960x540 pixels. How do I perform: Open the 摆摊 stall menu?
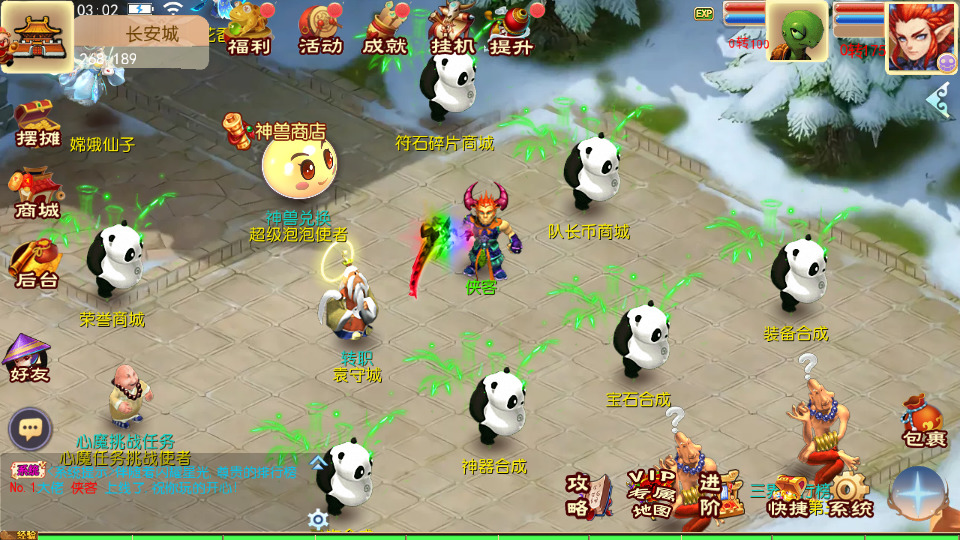tap(38, 124)
